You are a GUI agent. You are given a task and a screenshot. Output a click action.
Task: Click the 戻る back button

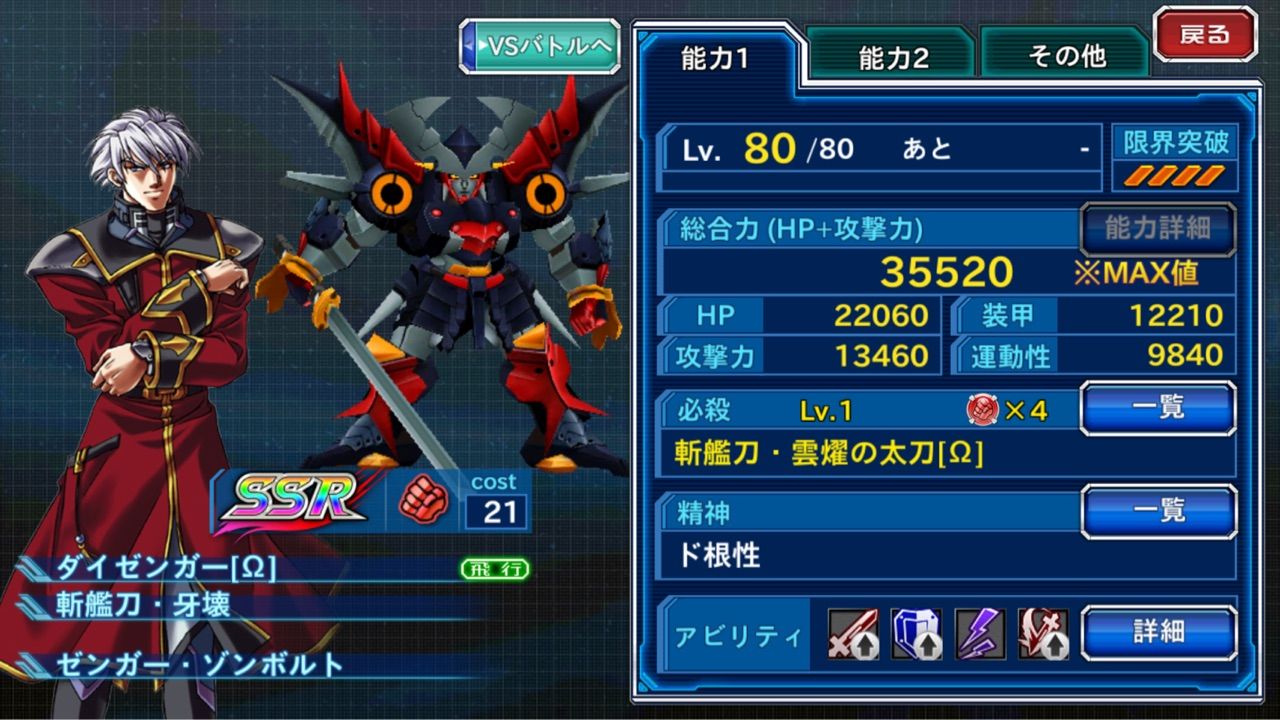[x=1207, y=33]
